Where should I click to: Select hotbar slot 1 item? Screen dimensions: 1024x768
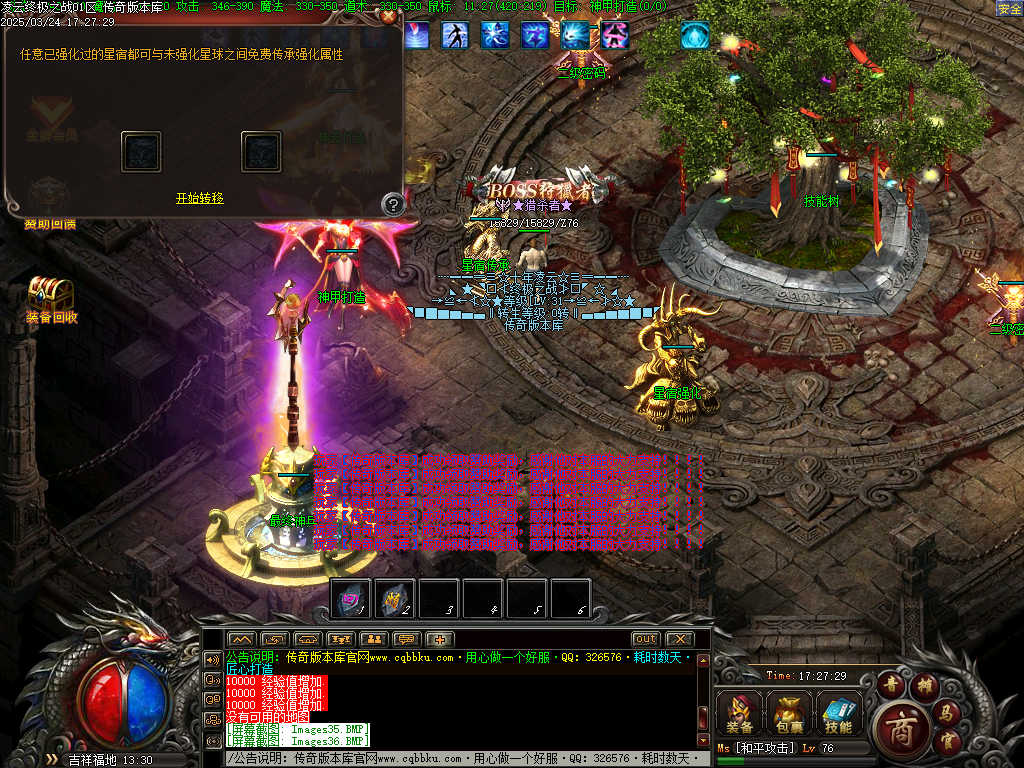pyautogui.click(x=351, y=598)
